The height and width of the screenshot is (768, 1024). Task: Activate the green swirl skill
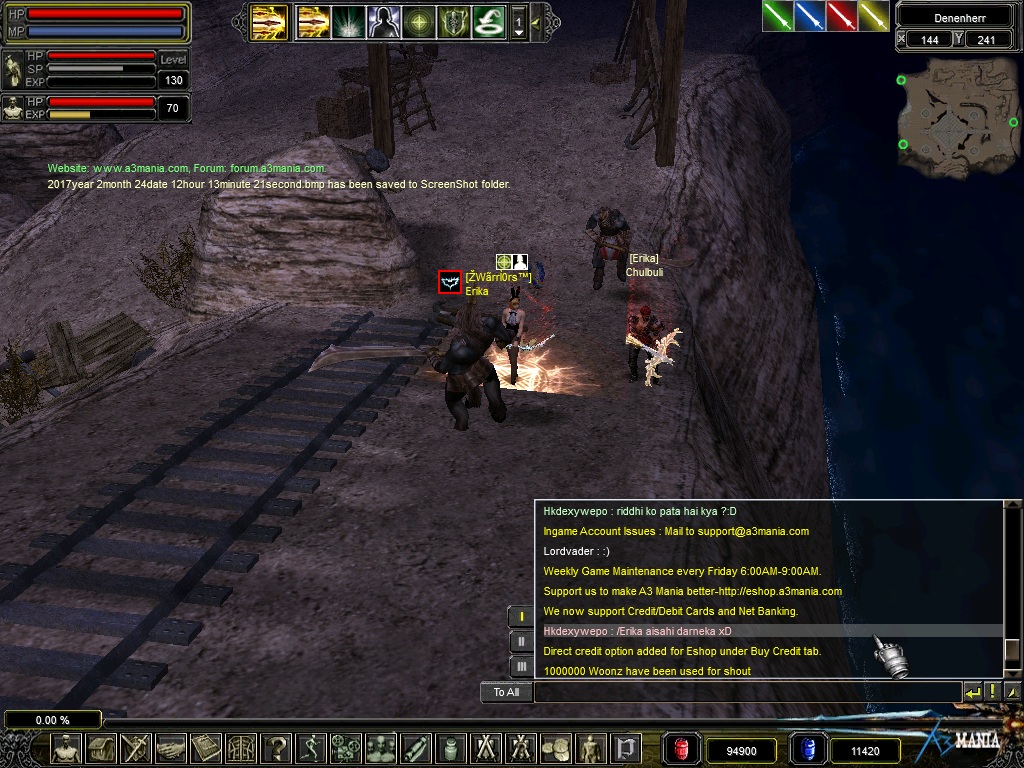pyautogui.click(x=488, y=21)
